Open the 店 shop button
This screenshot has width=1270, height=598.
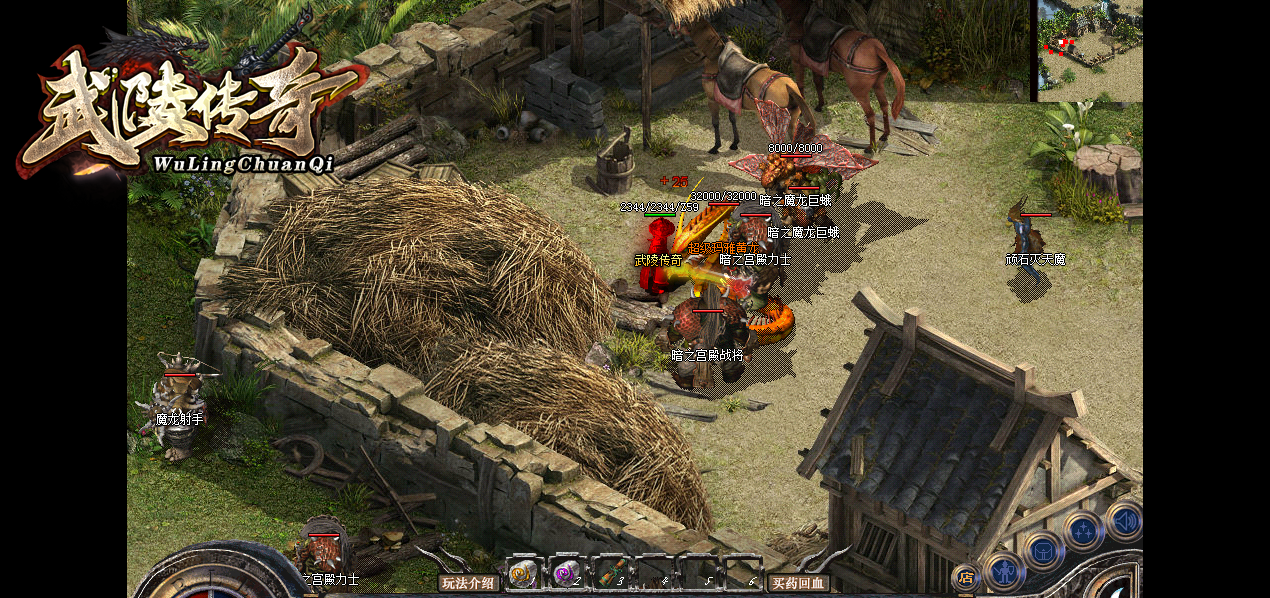pos(966,577)
